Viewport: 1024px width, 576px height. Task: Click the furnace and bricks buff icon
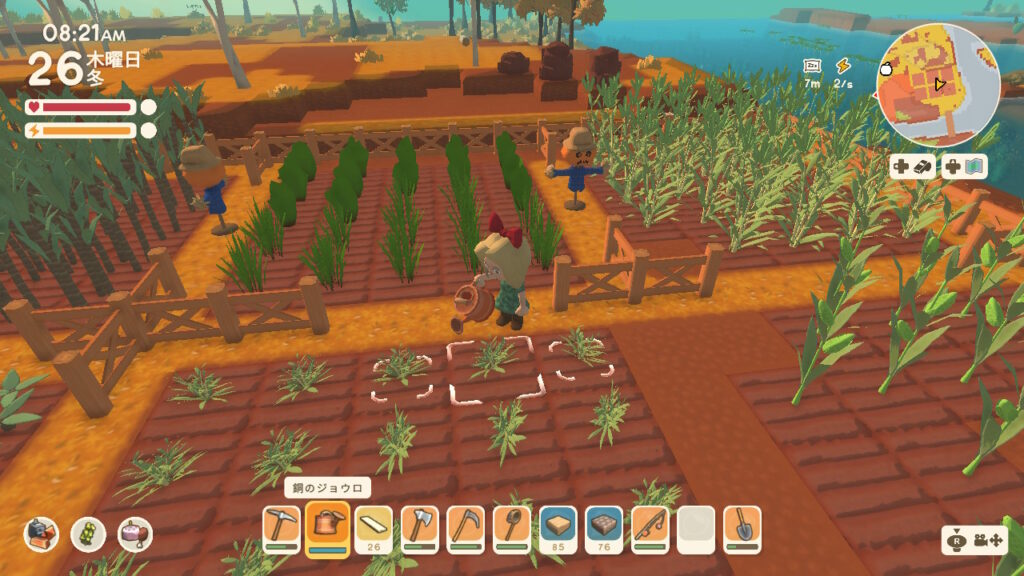tap(42, 534)
